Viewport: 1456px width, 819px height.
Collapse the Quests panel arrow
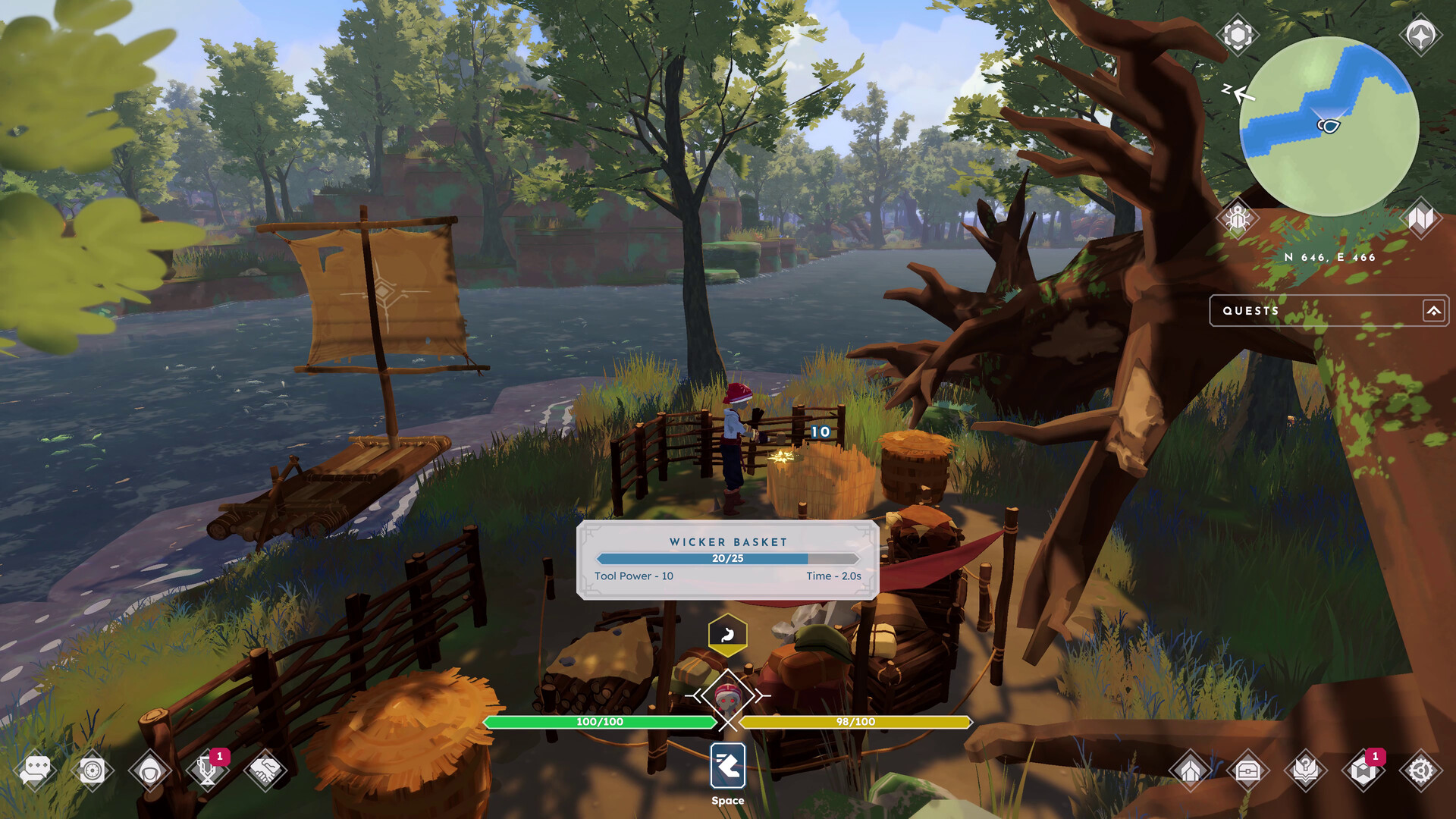click(x=1433, y=311)
